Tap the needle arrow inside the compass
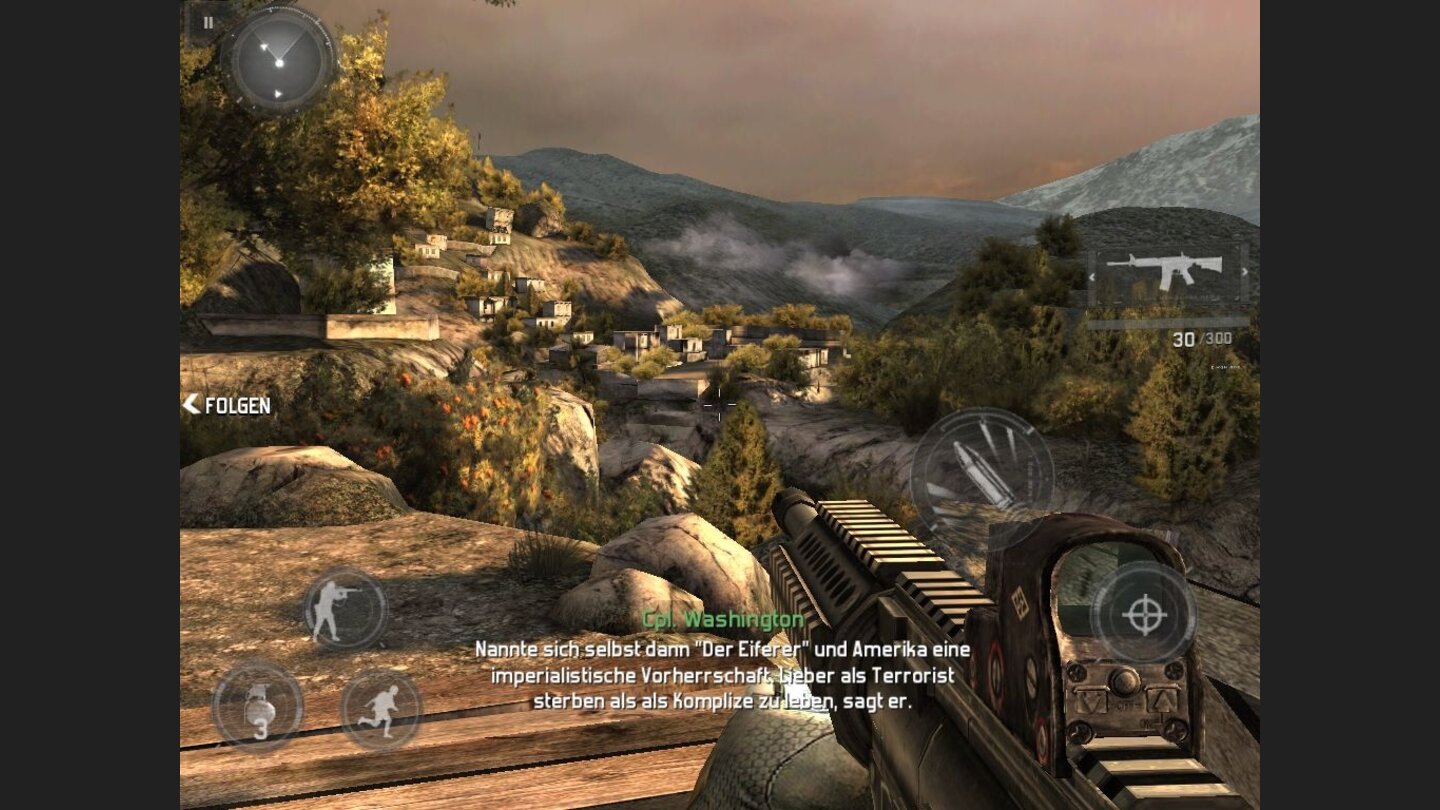This screenshot has width=1440, height=810. (264, 47)
